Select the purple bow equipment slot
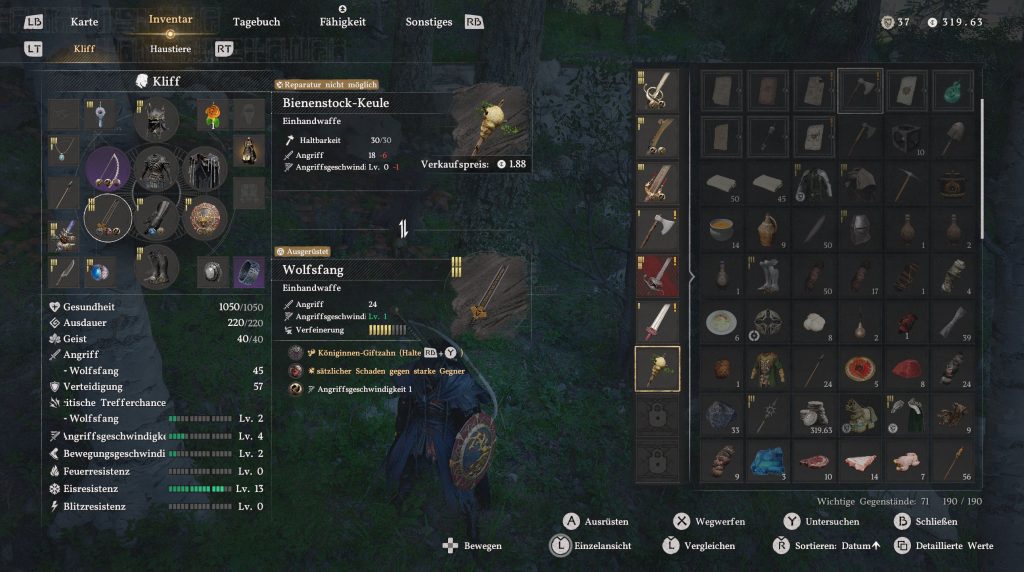1024x572 pixels. [x=108, y=169]
